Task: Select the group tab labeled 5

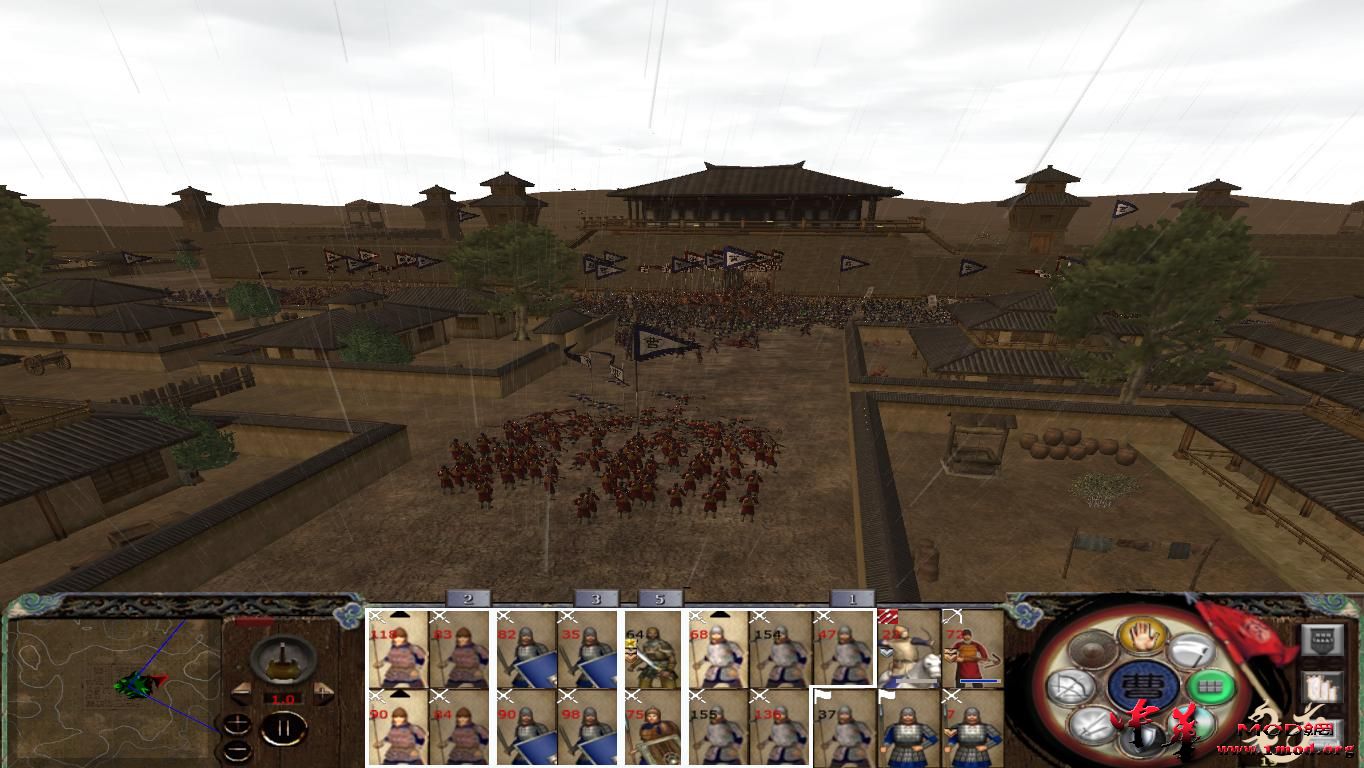Action: pos(660,598)
